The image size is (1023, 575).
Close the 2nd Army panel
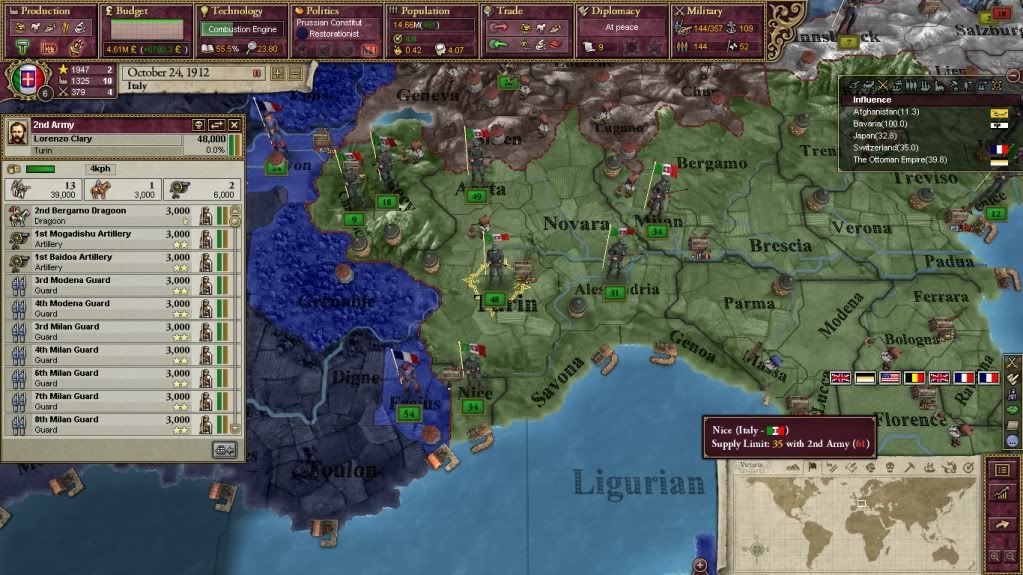pos(234,125)
